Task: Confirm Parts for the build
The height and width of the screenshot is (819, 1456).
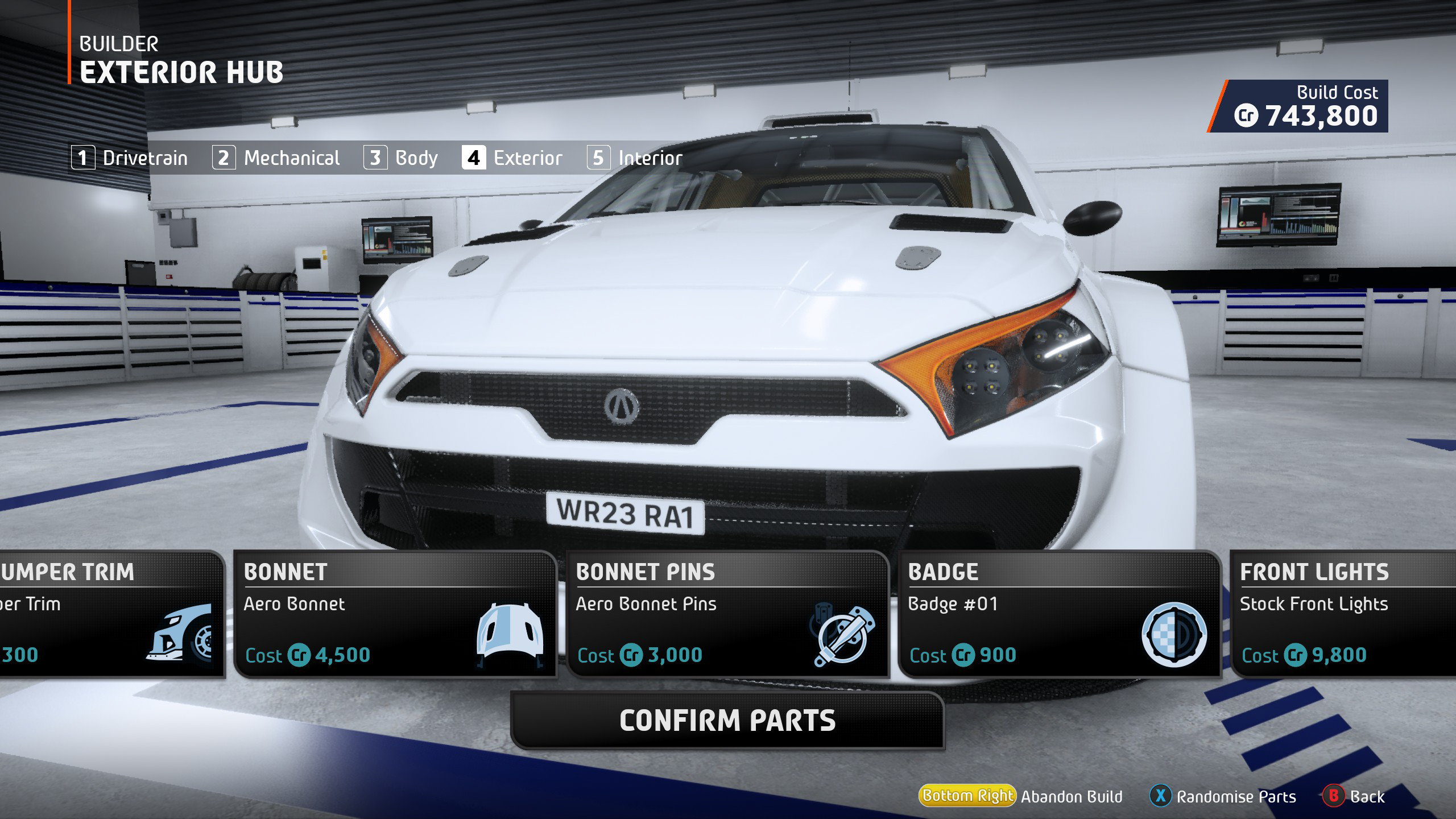Action: tap(727, 721)
